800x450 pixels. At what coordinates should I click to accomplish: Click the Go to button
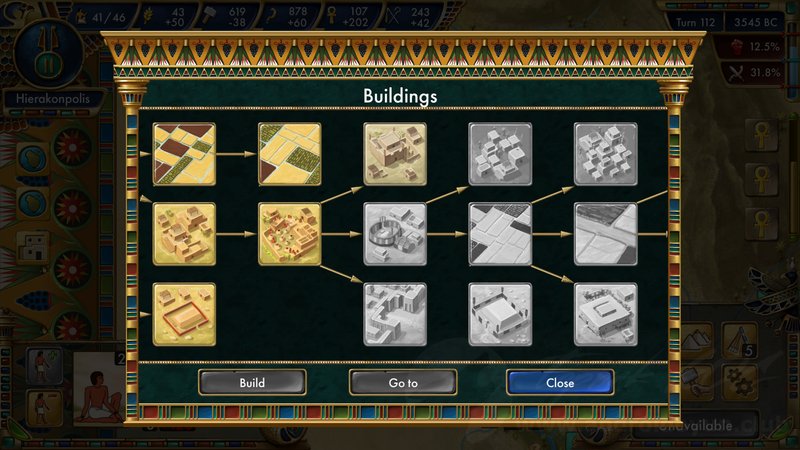coord(403,383)
